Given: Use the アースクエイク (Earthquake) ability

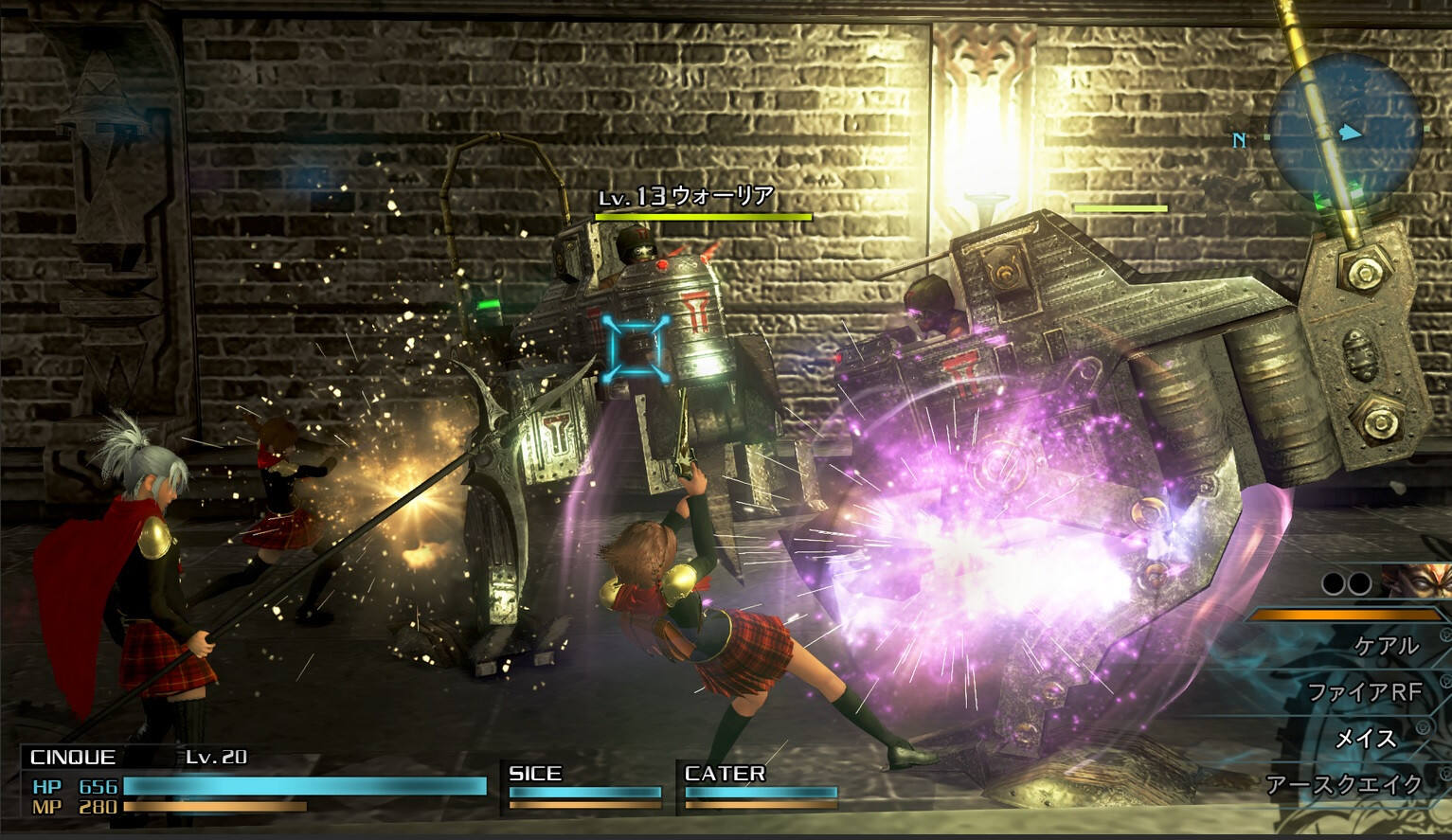Looking at the screenshot, I should tap(1344, 784).
